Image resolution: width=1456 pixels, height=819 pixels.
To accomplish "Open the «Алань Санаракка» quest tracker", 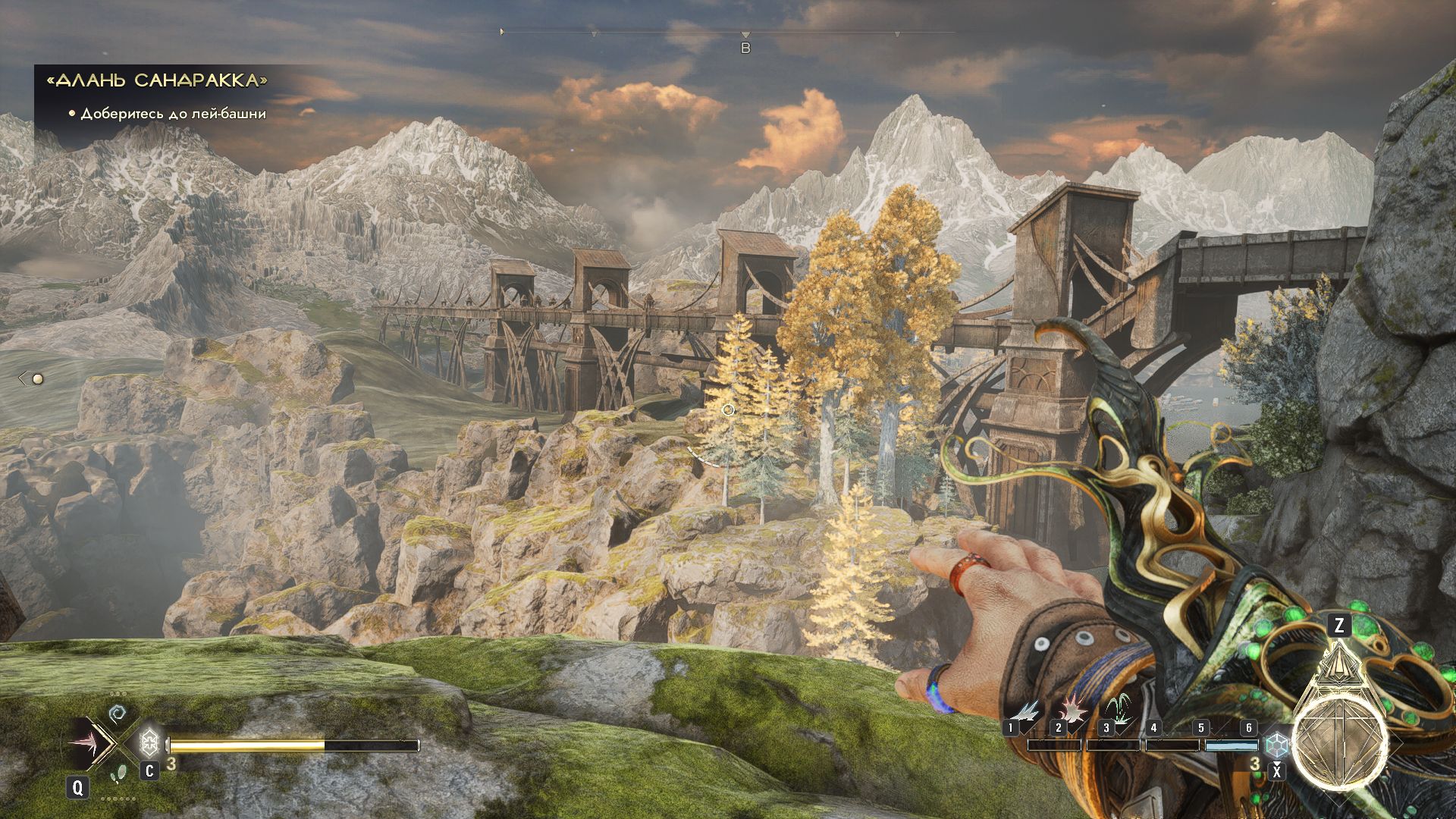I will [157, 80].
